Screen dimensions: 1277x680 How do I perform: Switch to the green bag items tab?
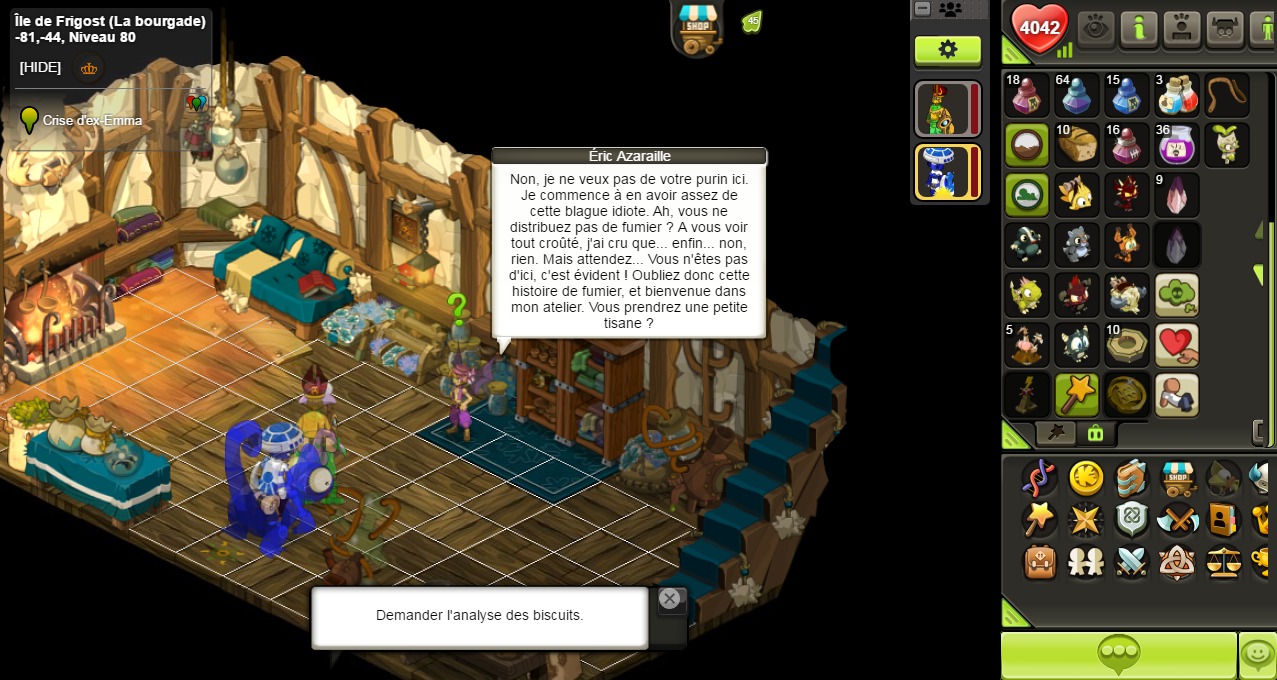(1095, 433)
